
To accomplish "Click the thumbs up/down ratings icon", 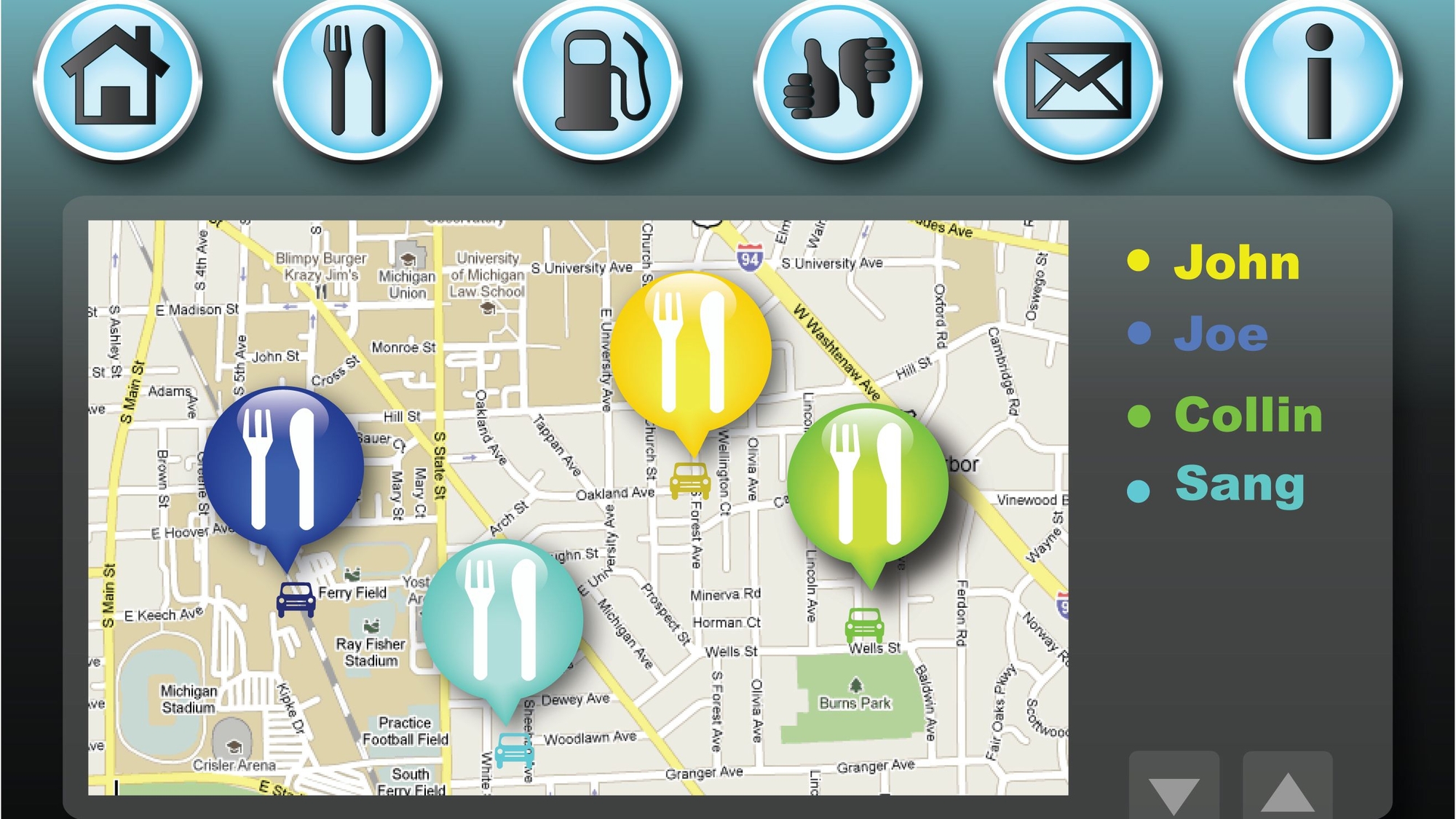I will [x=837, y=80].
